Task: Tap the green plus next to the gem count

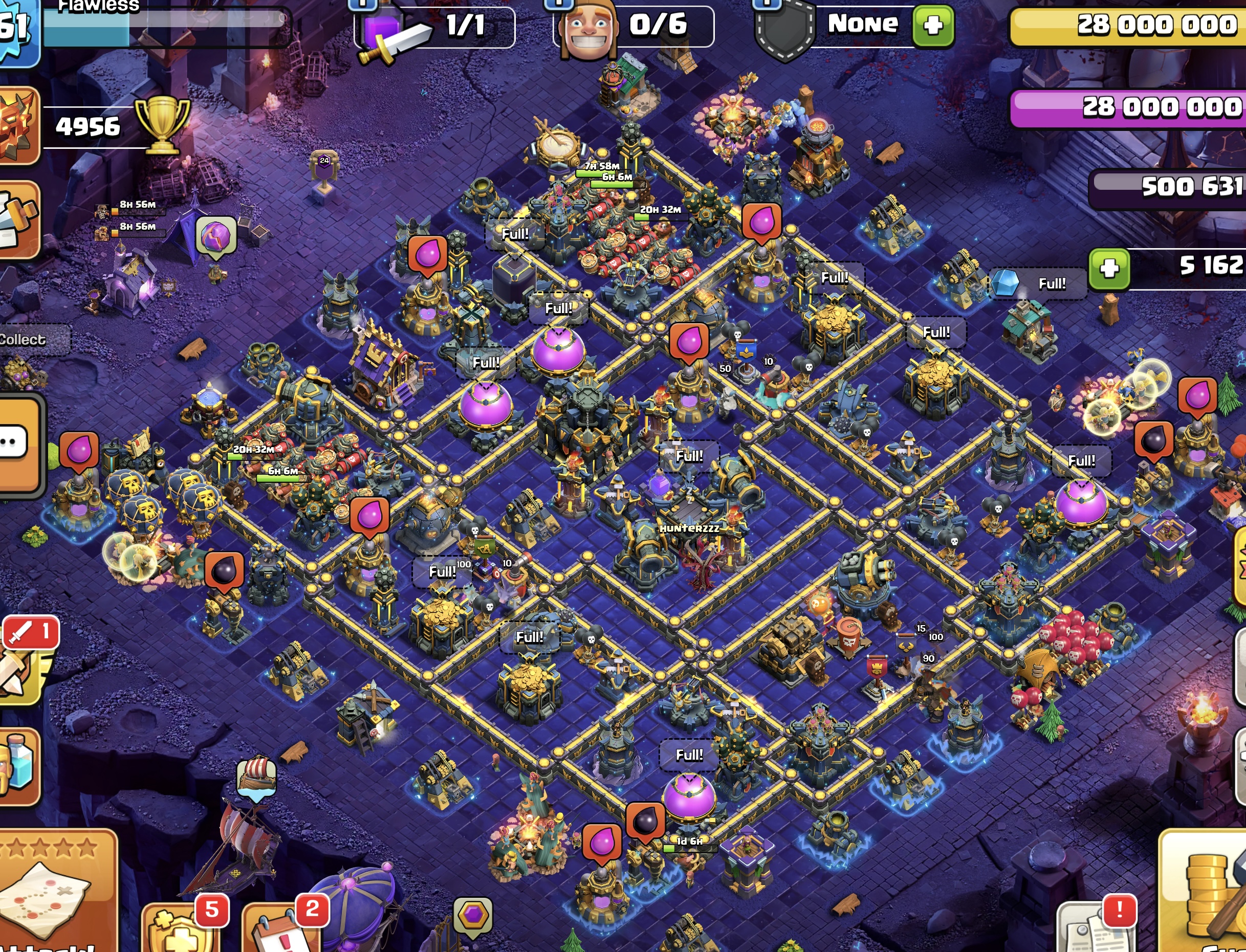Action: tap(1109, 269)
